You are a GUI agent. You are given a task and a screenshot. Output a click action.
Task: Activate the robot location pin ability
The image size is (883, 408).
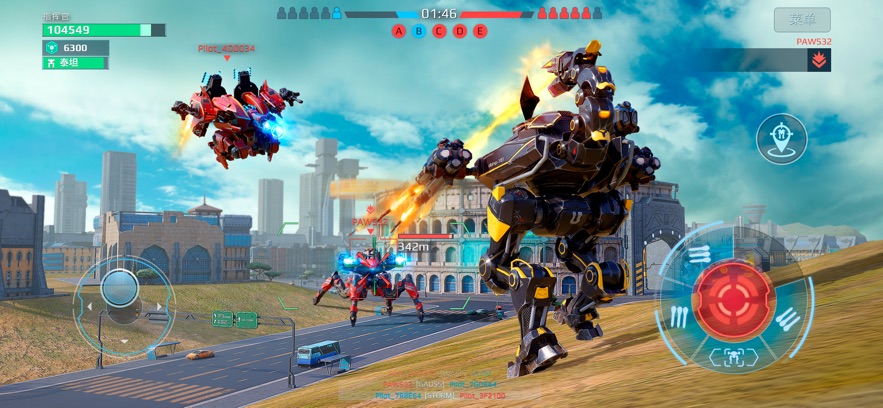coord(781,138)
